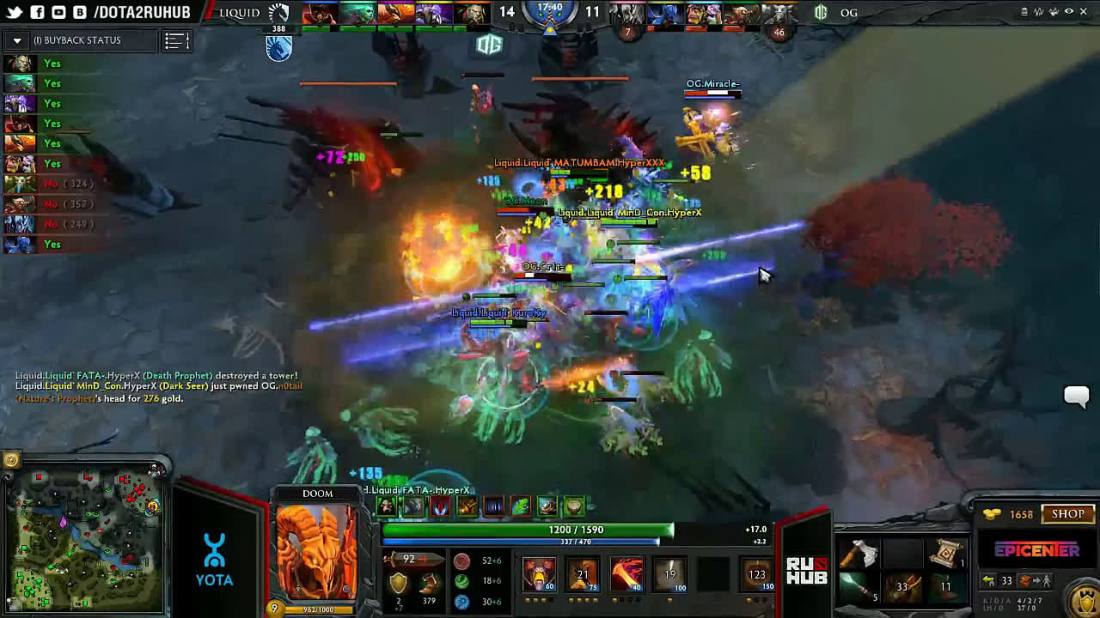The width and height of the screenshot is (1100, 618).
Task: Use the fiery blade ability icon
Action: point(627,574)
